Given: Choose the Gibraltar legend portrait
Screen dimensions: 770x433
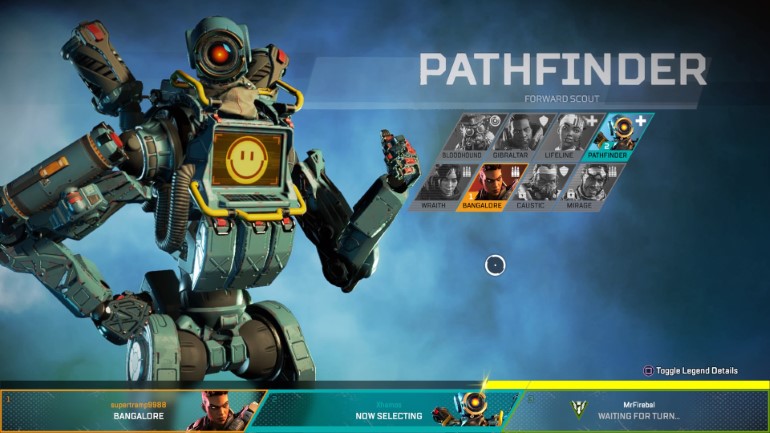Looking at the screenshot, I should (x=520, y=137).
